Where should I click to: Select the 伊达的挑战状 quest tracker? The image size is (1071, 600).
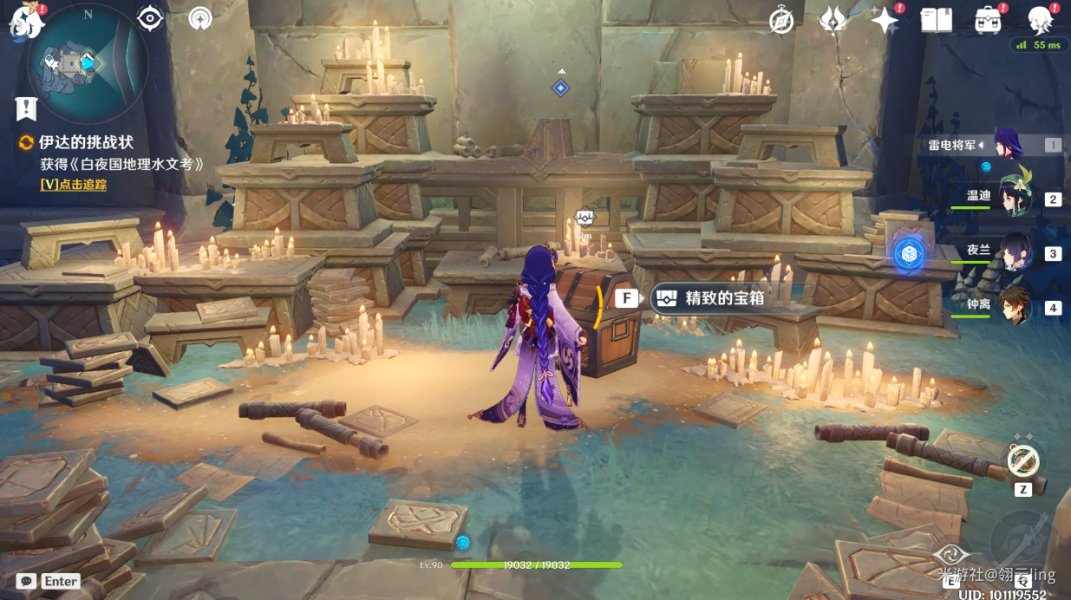pos(85,143)
